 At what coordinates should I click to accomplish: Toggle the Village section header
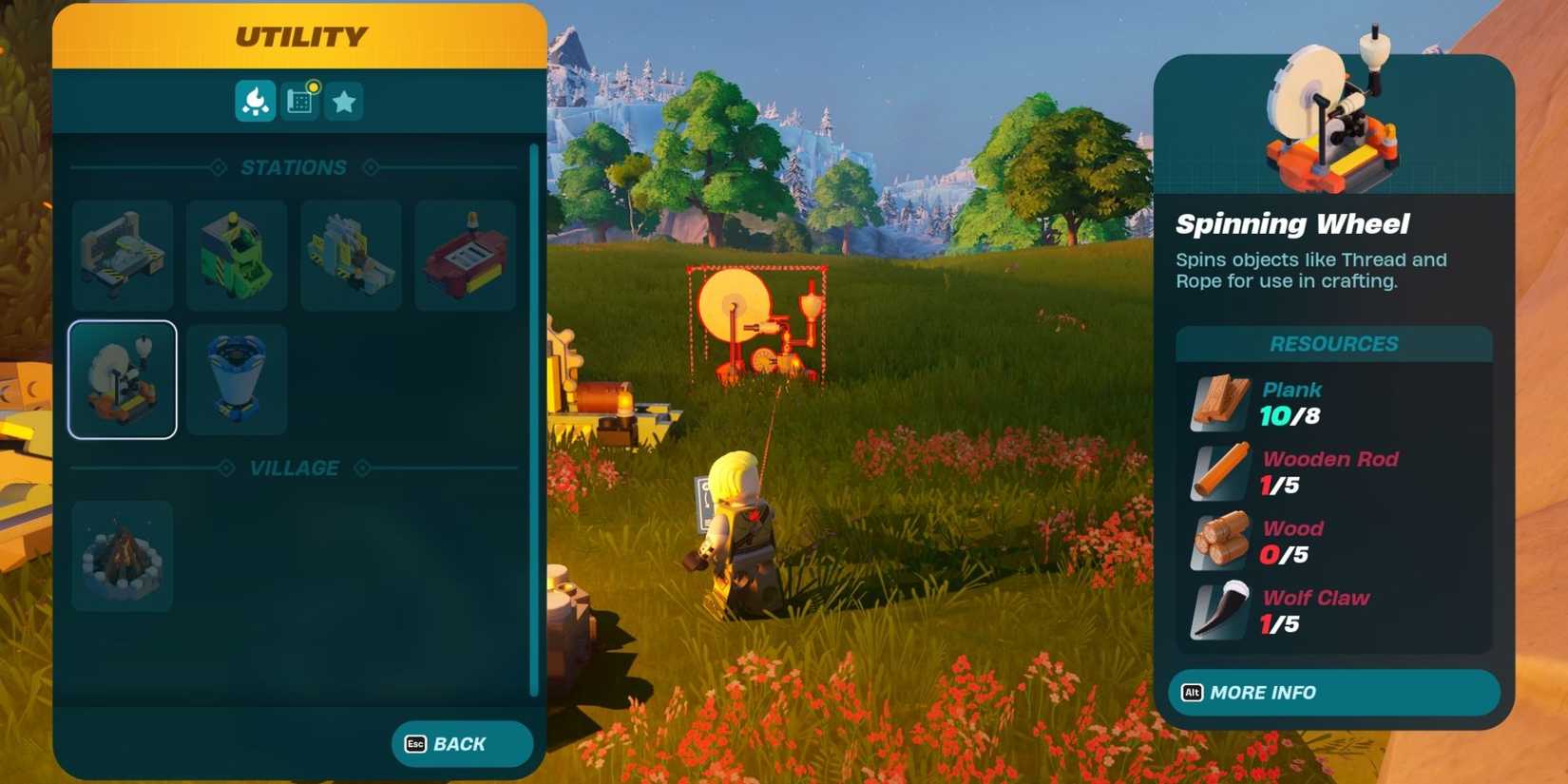coord(294,467)
